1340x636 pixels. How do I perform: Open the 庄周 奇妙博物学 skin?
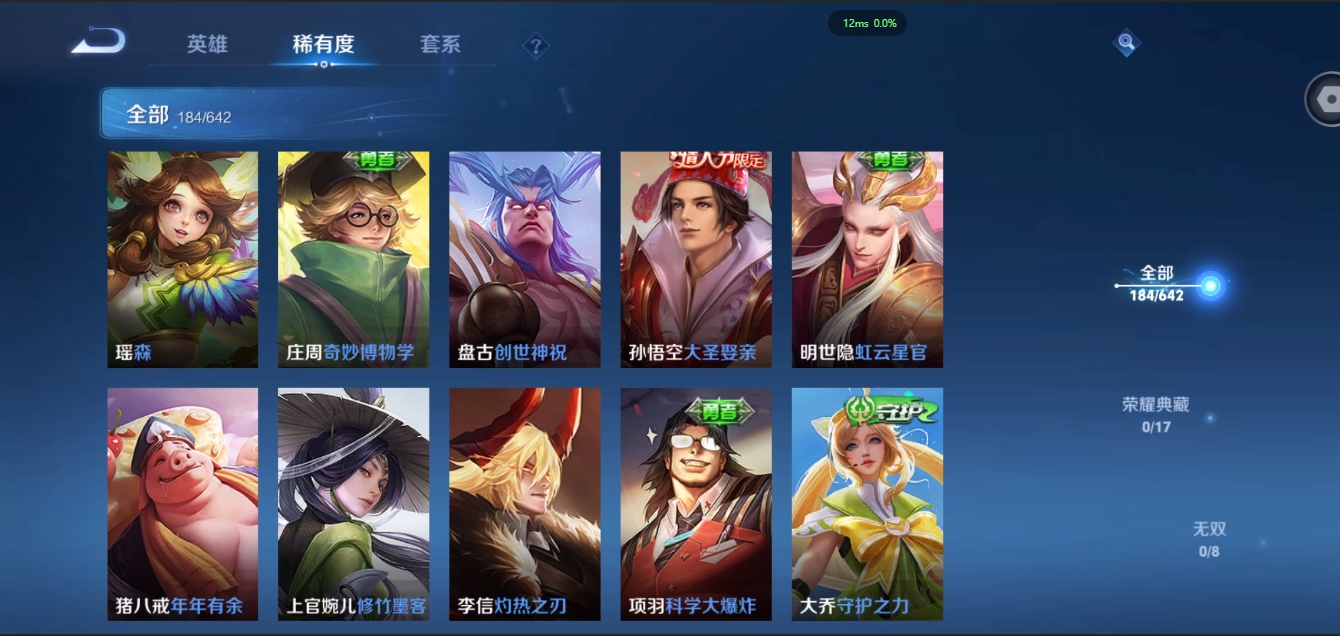(354, 259)
